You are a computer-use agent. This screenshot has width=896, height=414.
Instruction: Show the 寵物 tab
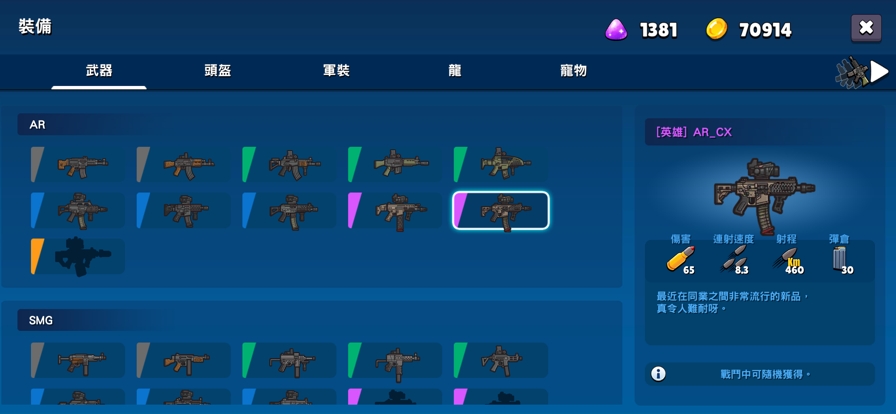[x=573, y=71]
